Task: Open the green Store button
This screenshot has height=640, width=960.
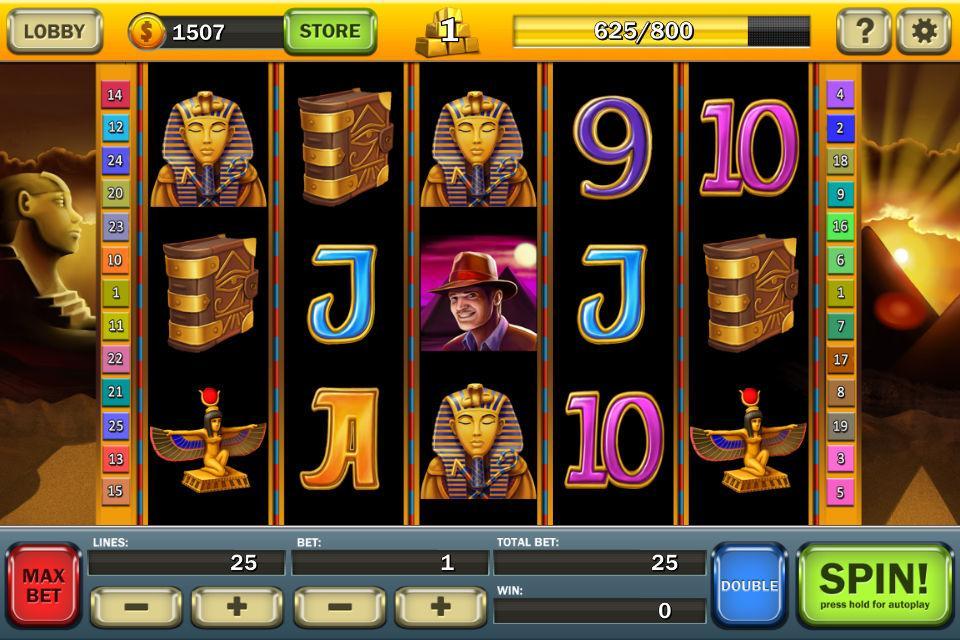Action: [329, 31]
